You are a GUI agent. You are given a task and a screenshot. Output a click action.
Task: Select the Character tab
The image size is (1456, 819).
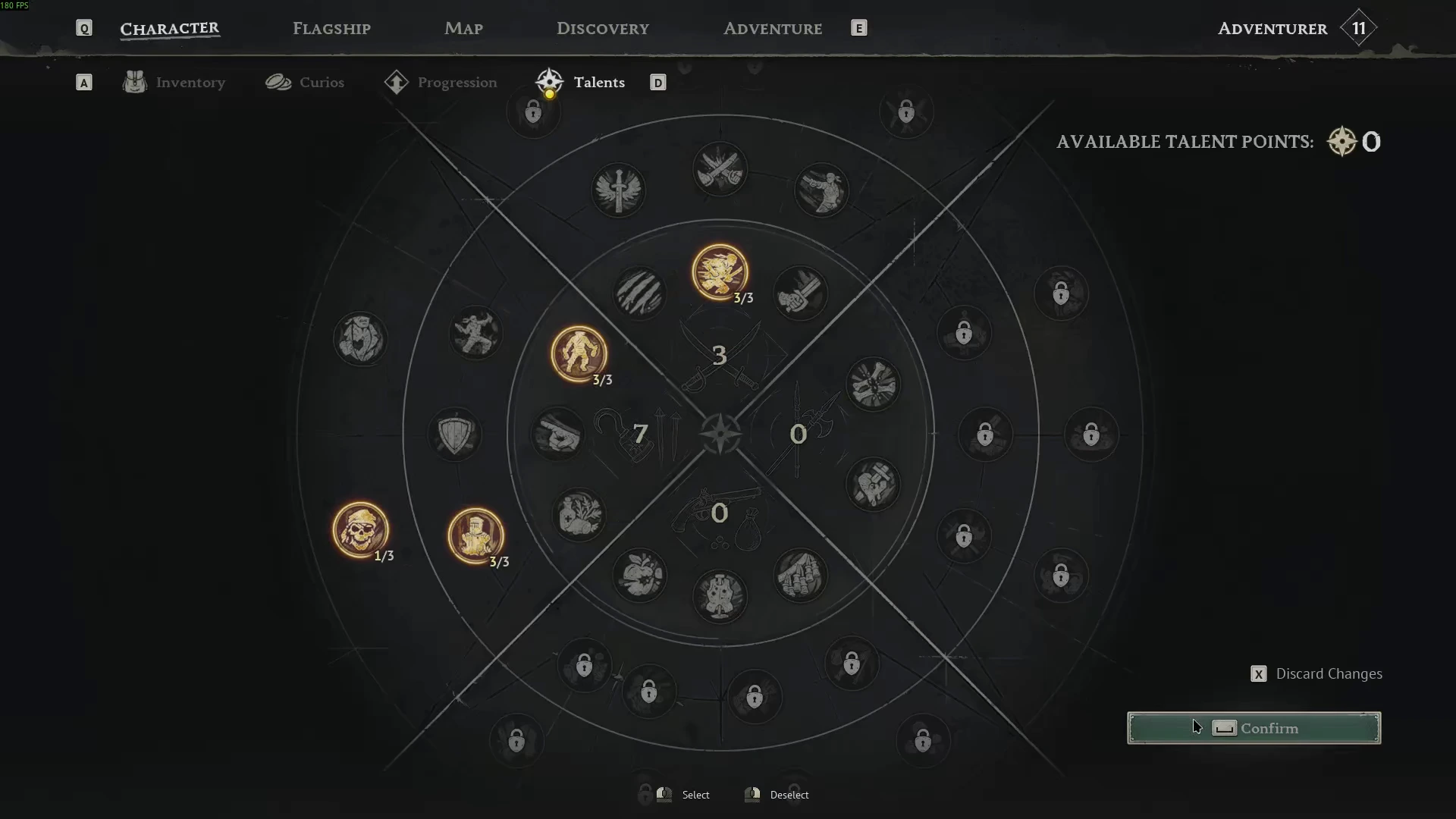170,29
